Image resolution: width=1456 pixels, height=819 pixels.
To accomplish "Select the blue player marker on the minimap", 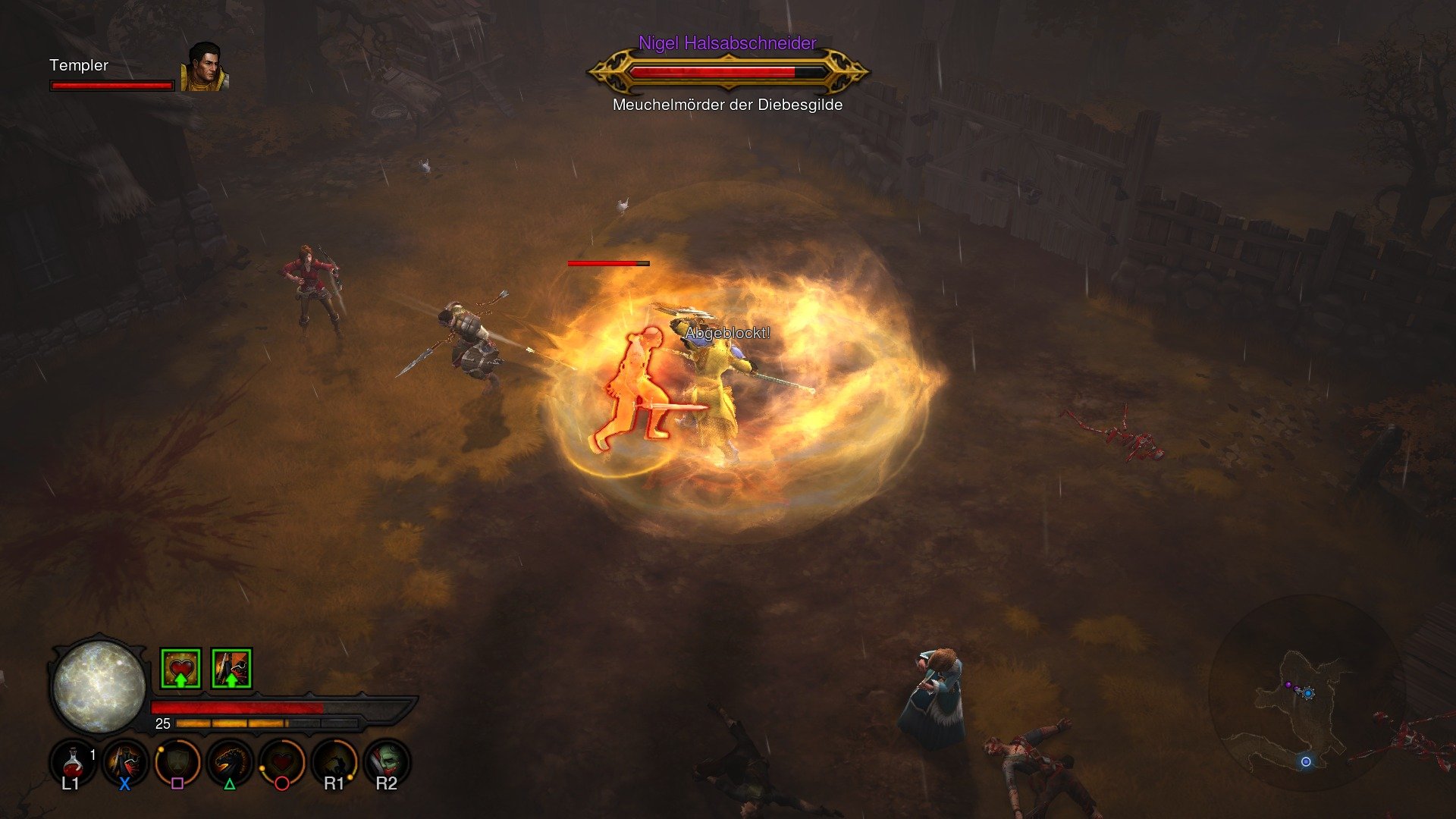I will click(x=1308, y=693).
